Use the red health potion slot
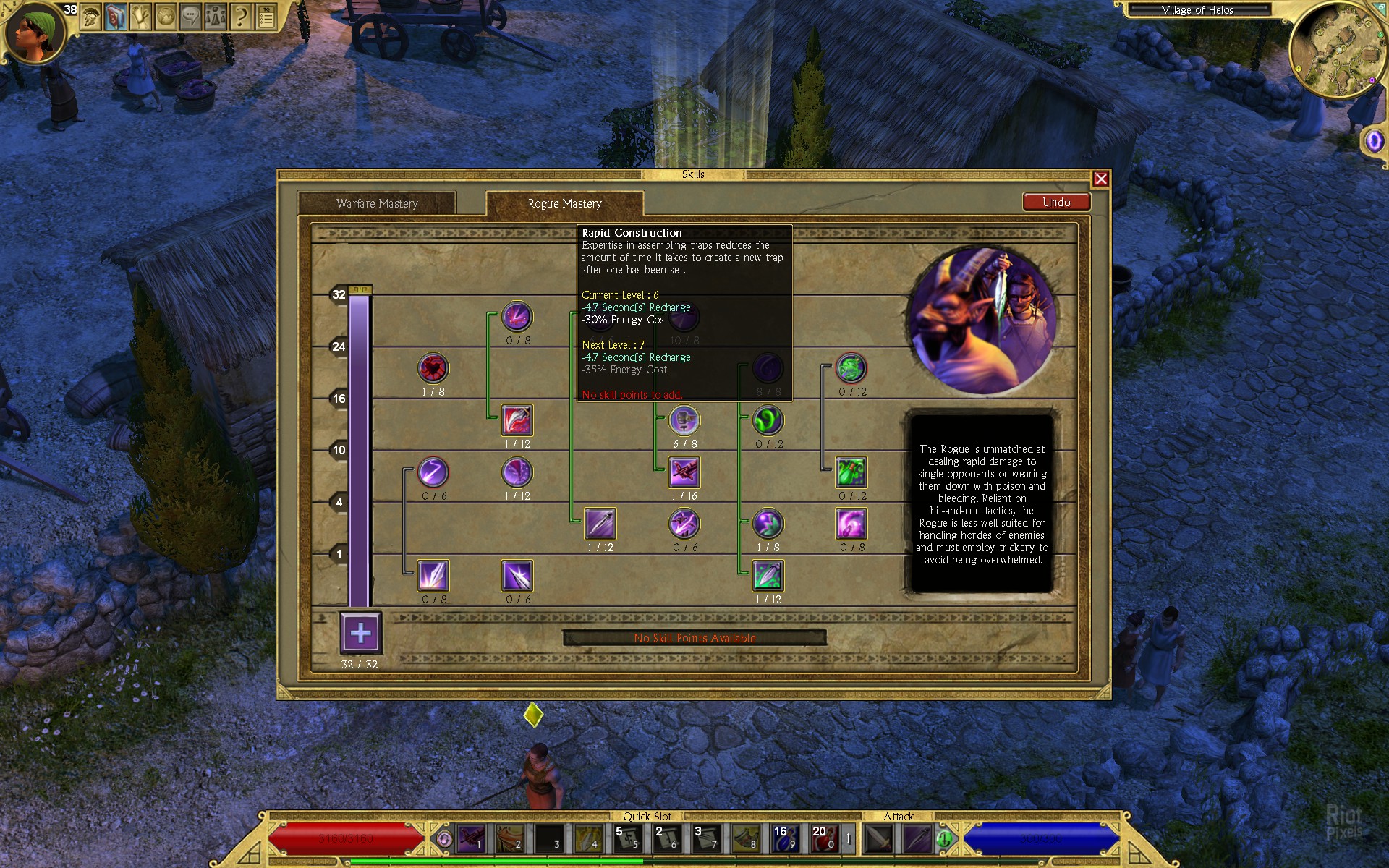1389x868 pixels. tap(824, 839)
